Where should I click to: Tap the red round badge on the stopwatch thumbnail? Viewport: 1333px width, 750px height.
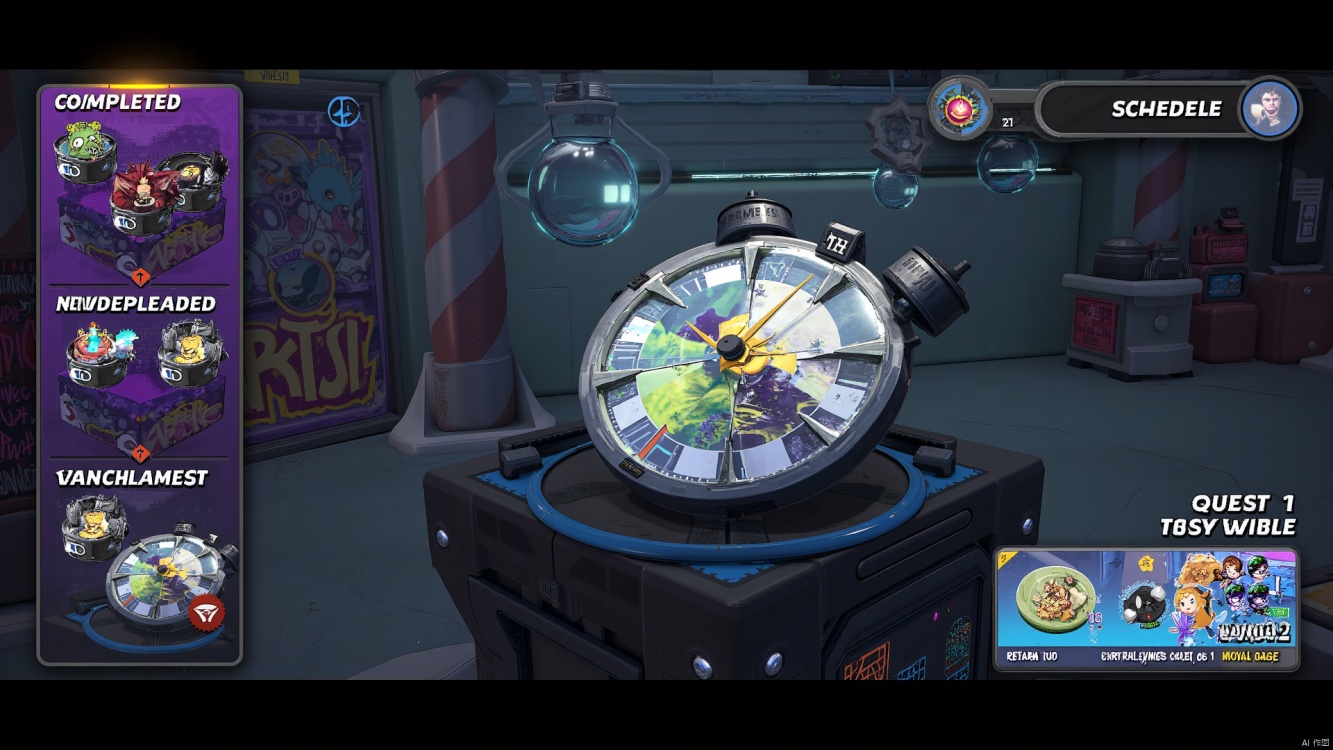click(x=207, y=612)
